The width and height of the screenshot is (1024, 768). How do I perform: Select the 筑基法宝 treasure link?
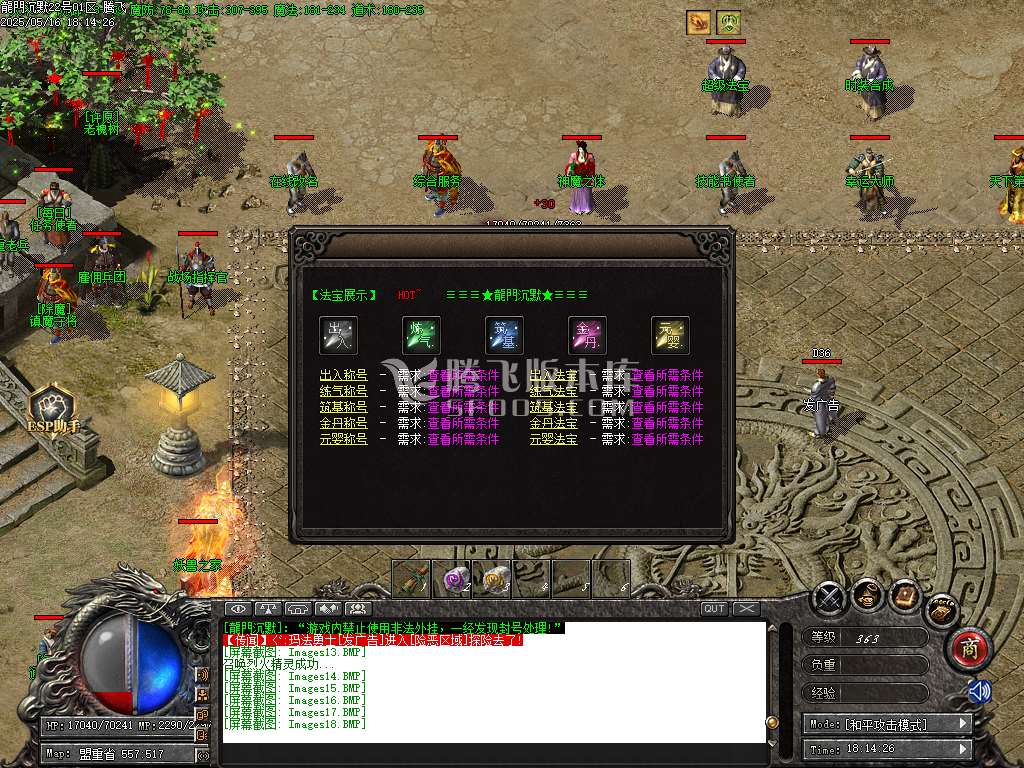coord(554,407)
